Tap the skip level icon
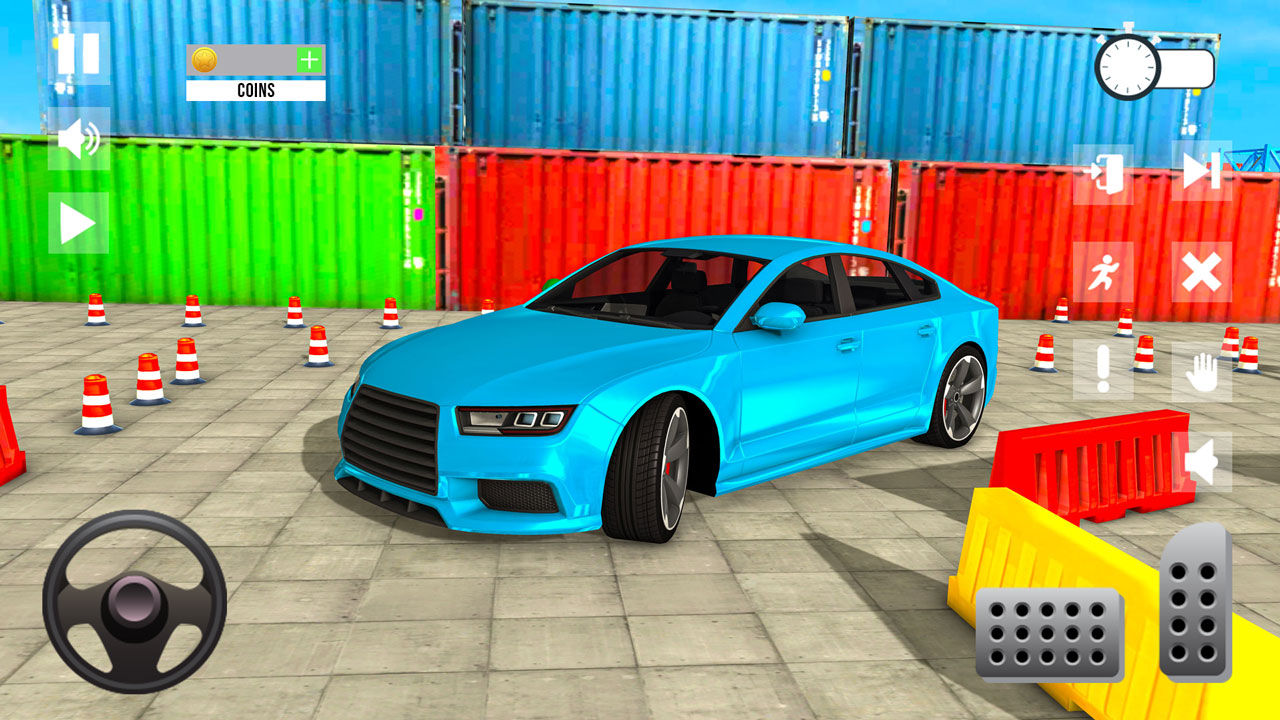Viewport: 1280px width, 720px height. pos(1203,172)
